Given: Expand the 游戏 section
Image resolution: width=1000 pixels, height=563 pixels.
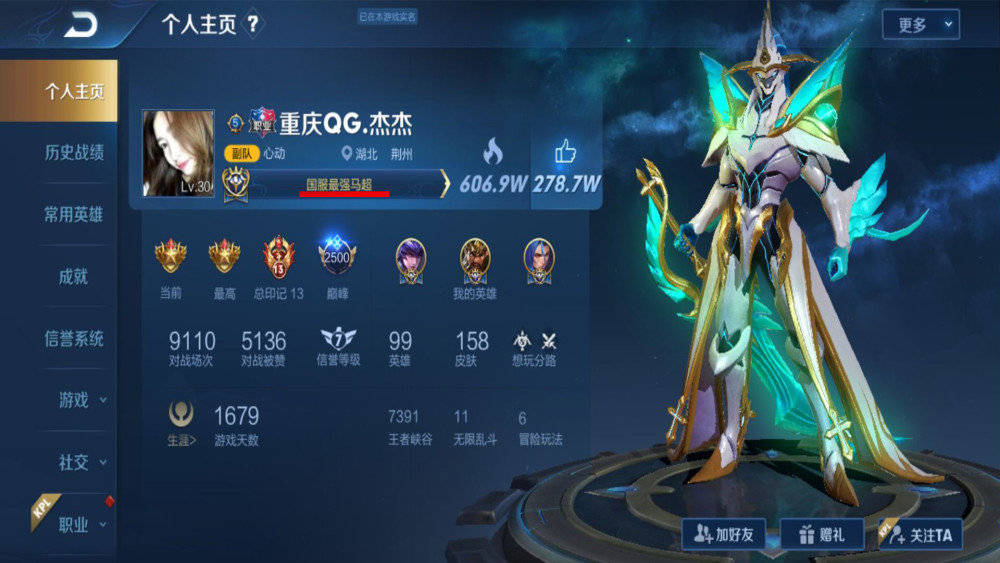Looking at the screenshot, I should 80,400.
